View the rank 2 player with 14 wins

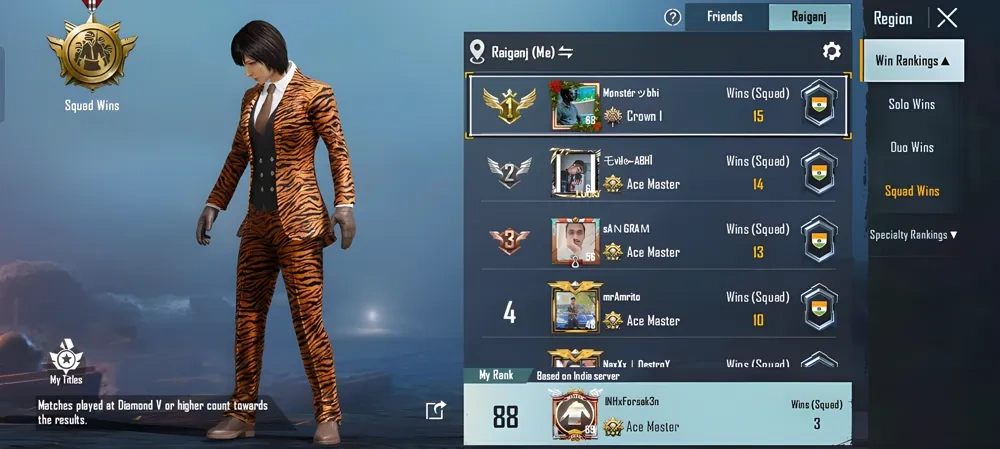[x=658, y=172]
